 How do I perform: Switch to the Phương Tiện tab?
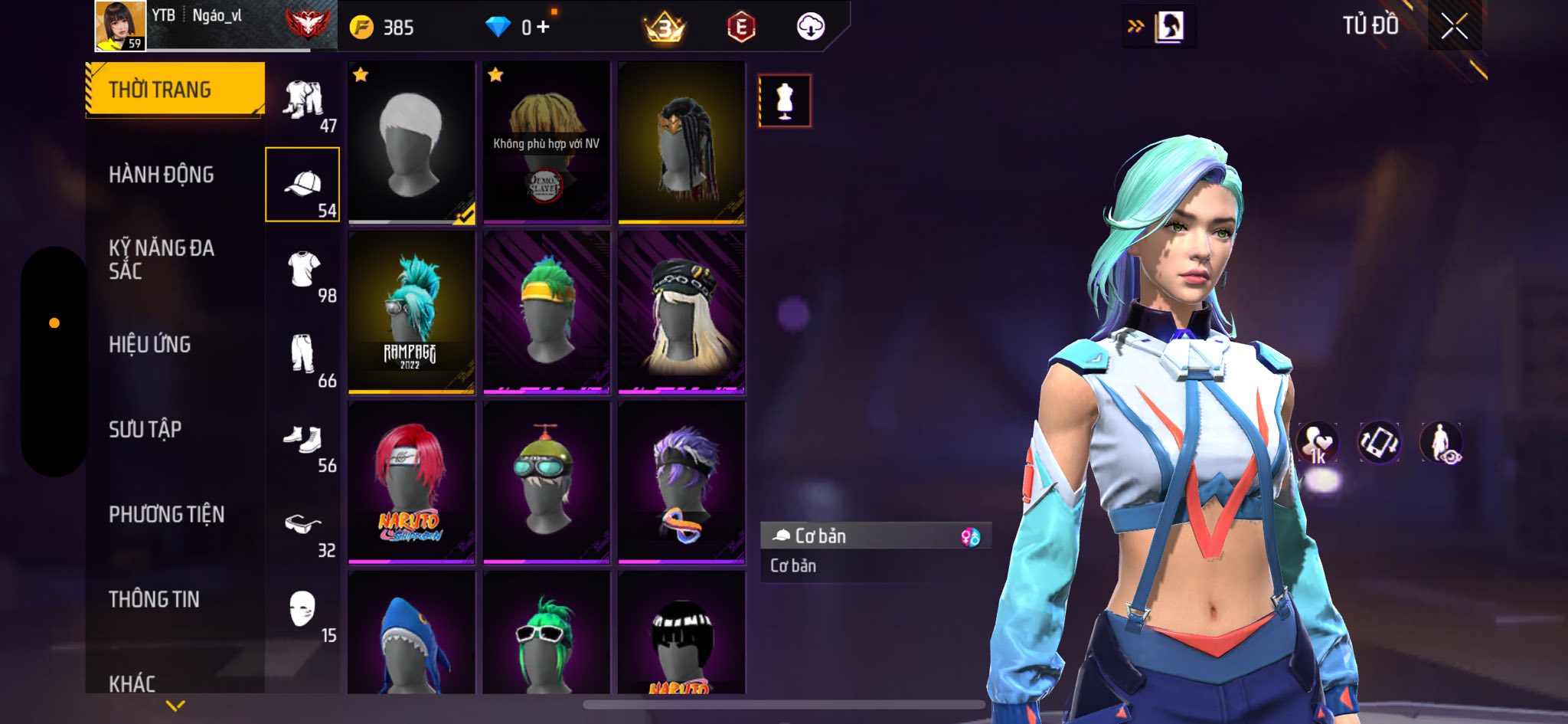[167, 514]
